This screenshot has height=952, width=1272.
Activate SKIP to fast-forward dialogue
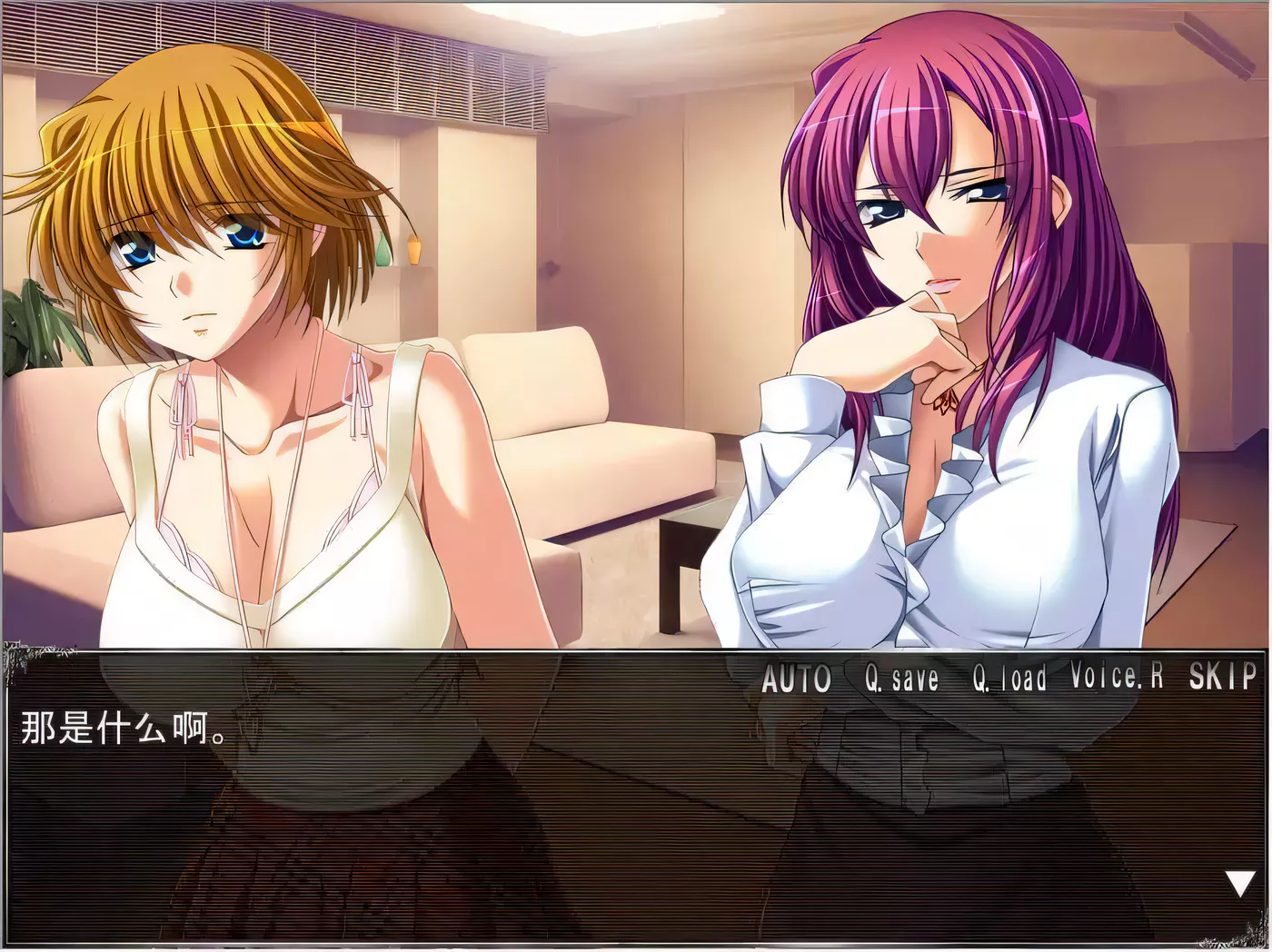(x=1222, y=677)
